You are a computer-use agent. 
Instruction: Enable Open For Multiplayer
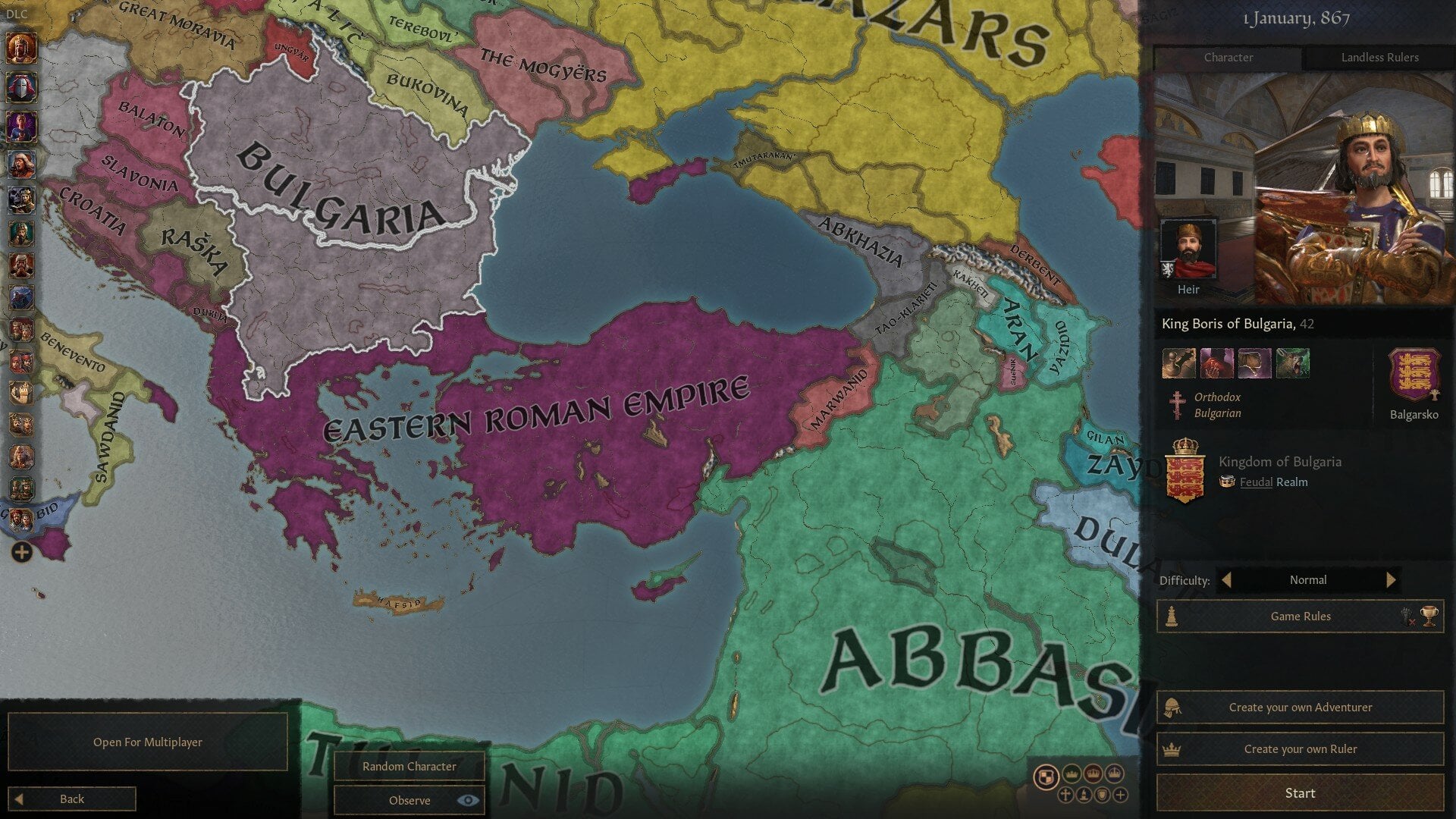pos(146,742)
